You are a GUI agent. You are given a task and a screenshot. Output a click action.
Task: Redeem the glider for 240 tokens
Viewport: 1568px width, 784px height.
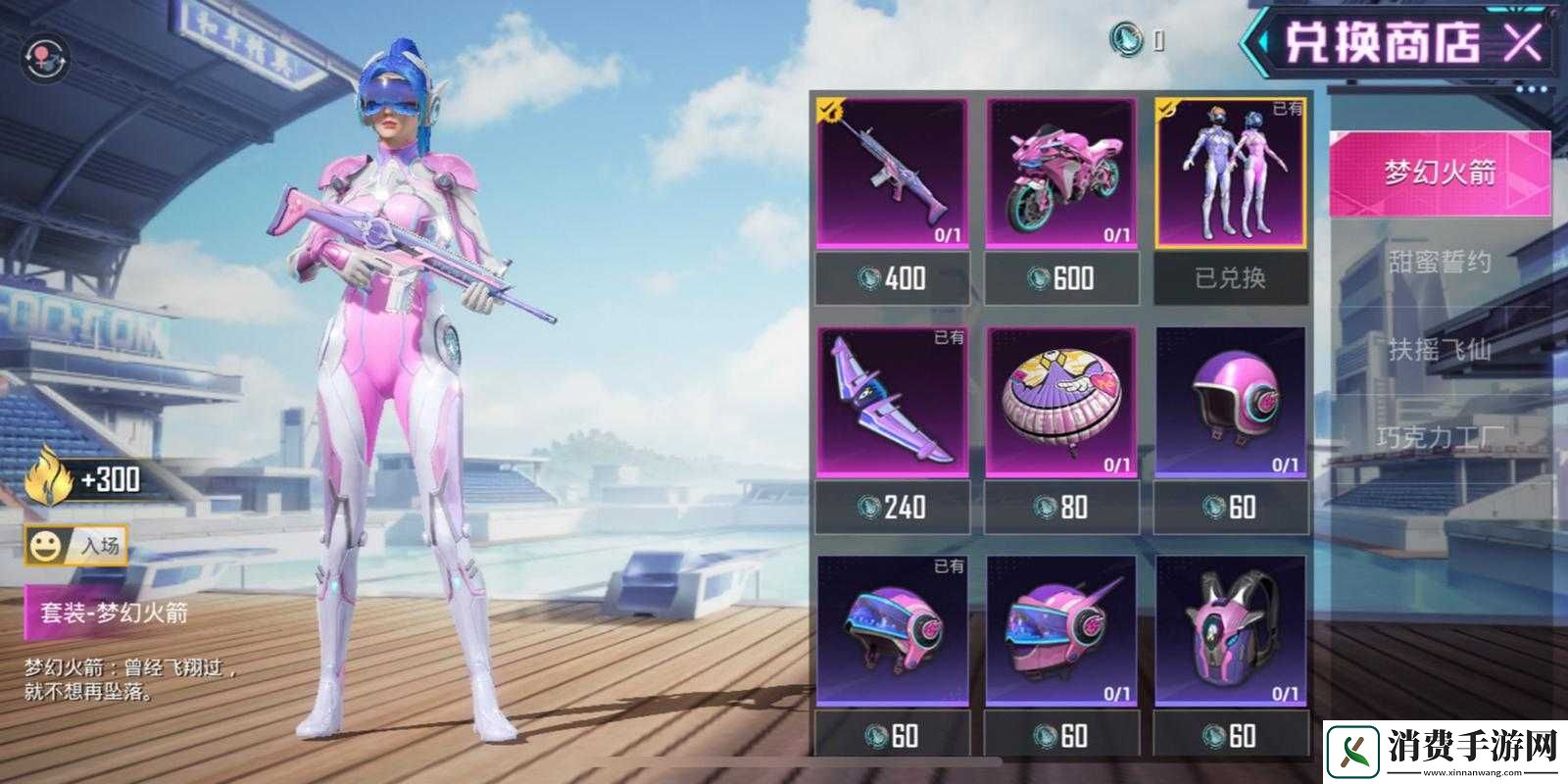pyautogui.click(x=892, y=507)
